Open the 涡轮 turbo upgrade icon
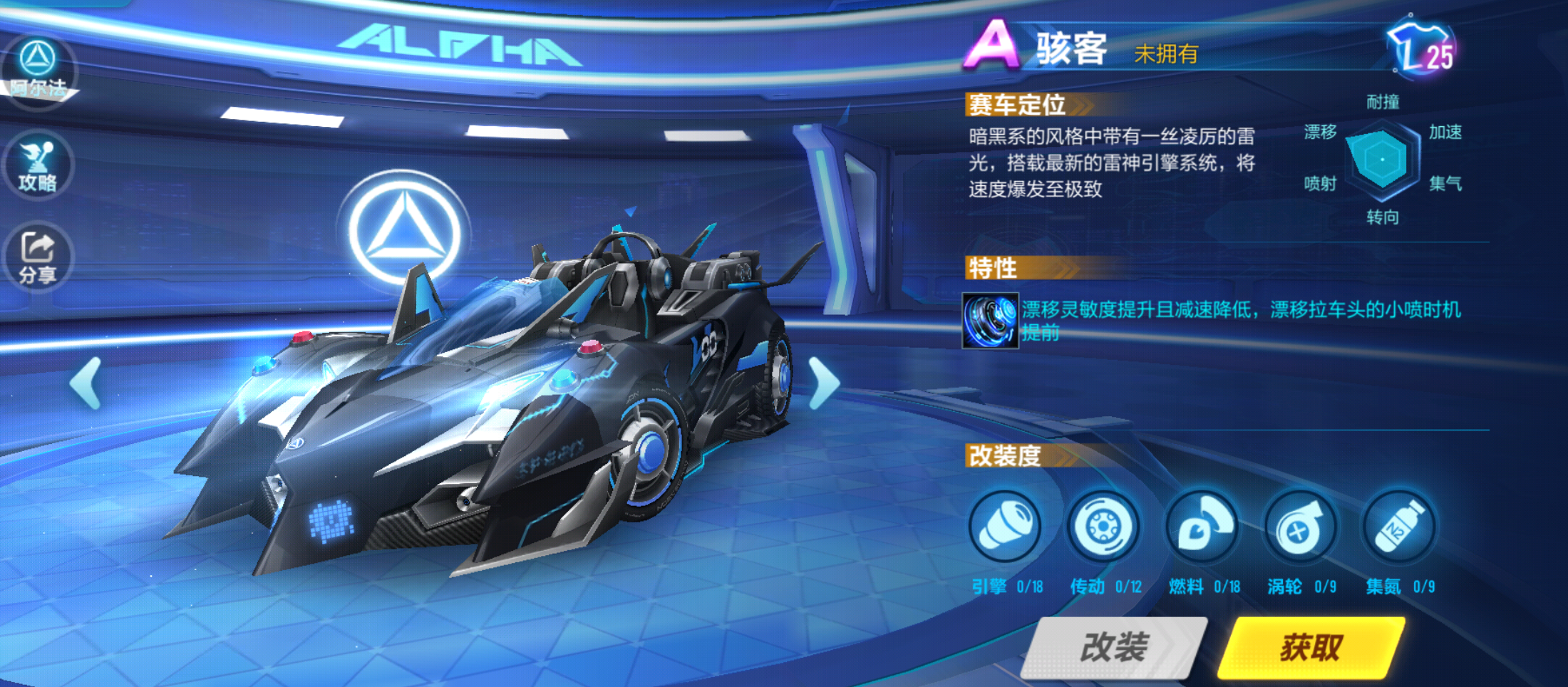The height and width of the screenshot is (687, 1568). pos(1301,527)
